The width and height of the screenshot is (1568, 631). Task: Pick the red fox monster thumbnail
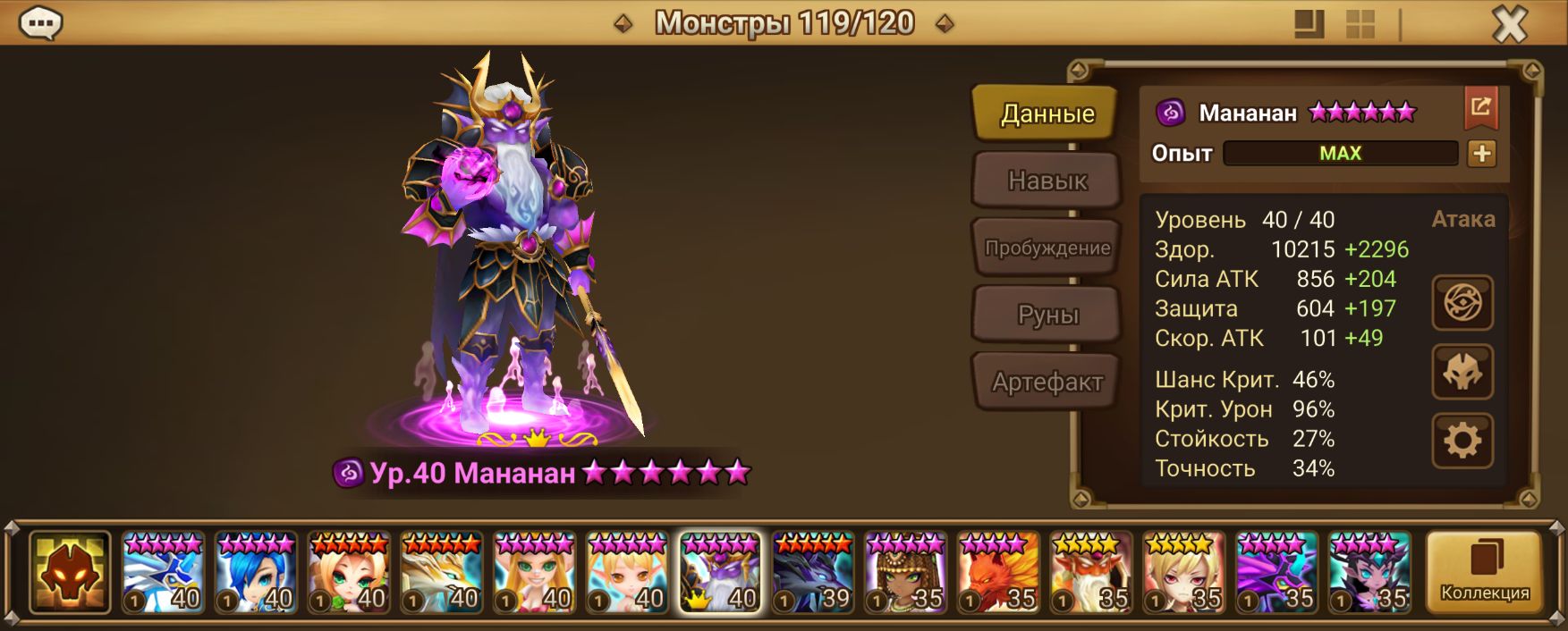999,572
